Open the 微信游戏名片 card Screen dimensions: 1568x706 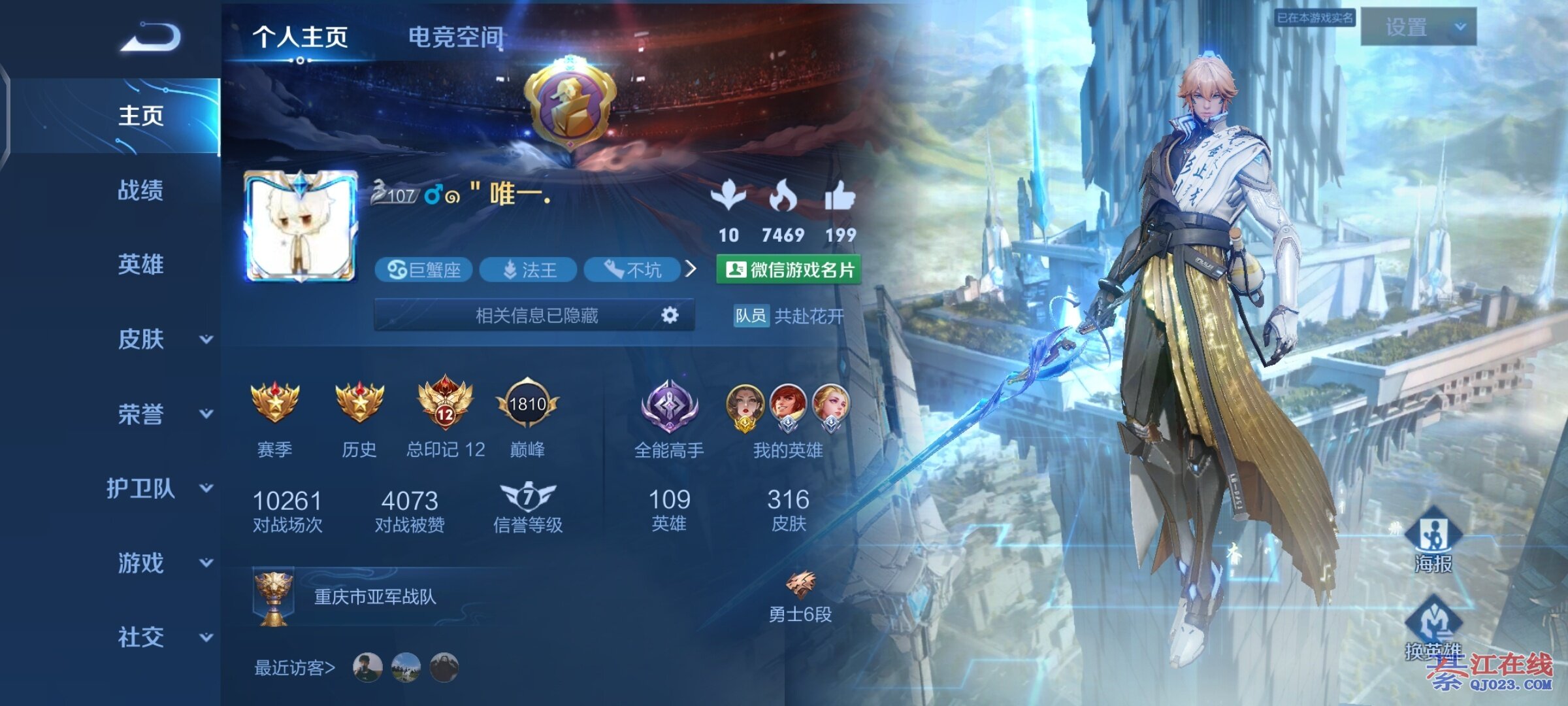[x=789, y=270]
